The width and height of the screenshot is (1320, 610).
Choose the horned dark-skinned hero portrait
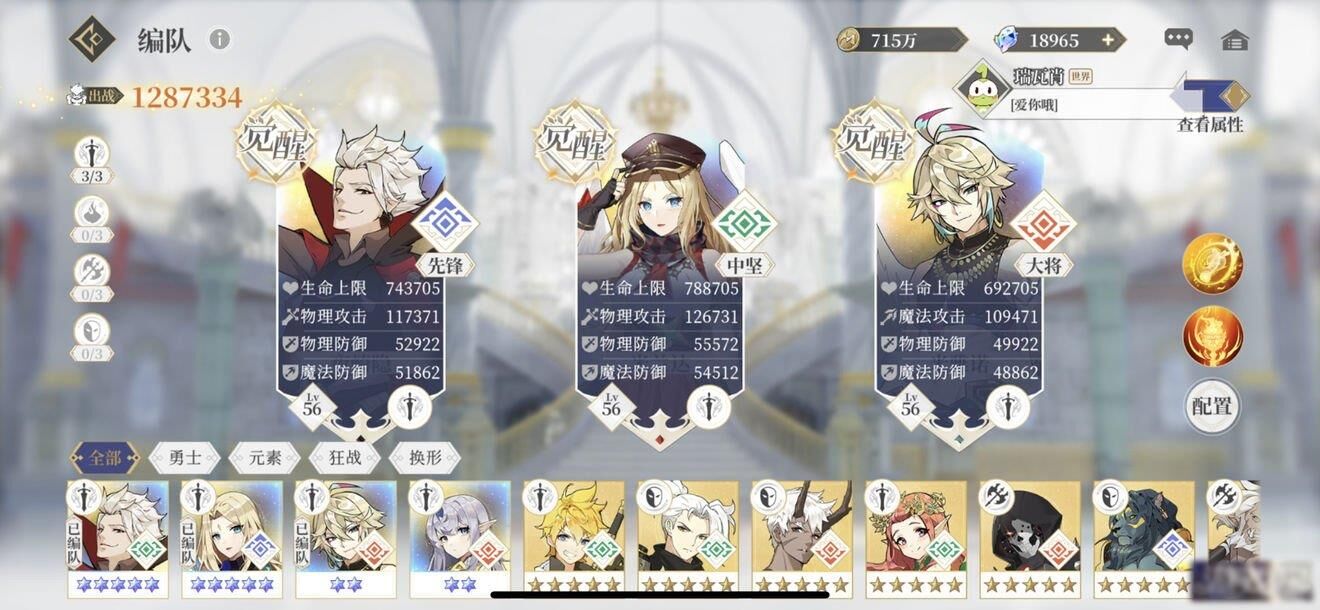802,530
